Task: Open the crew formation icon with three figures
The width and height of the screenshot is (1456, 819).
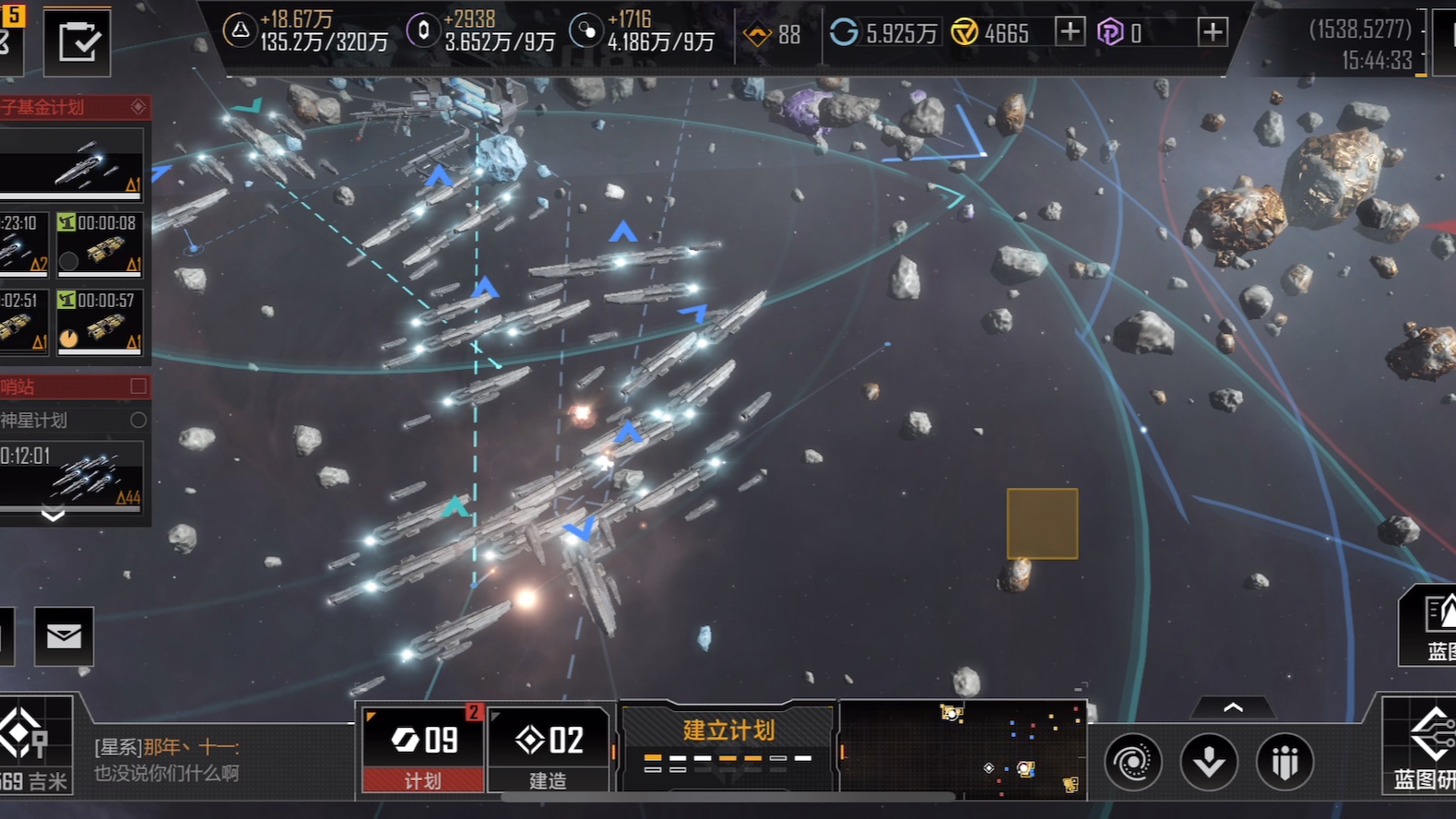Action: [1285, 763]
